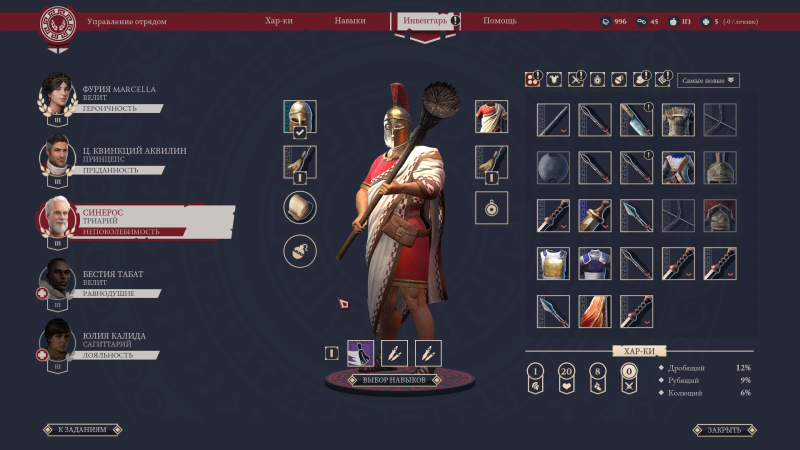Click the pouch consumable slot
This screenshot has width=800, height=450.
[299, 251]
